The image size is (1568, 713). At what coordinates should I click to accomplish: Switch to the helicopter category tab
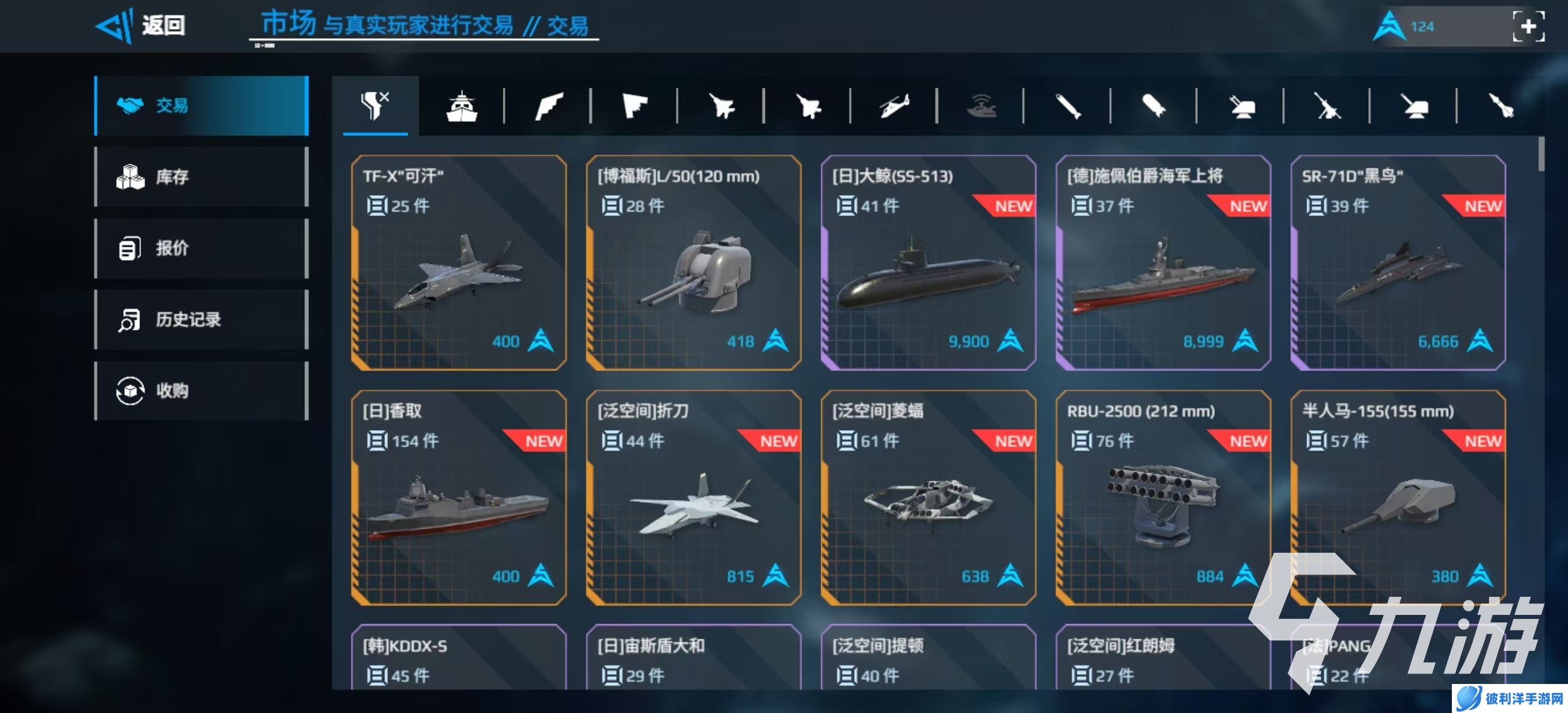point(894,106)
